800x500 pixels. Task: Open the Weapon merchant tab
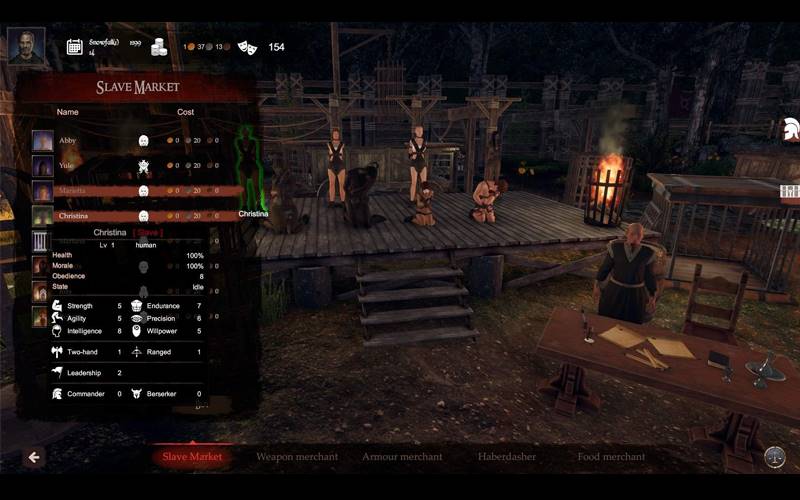point(297,457)
